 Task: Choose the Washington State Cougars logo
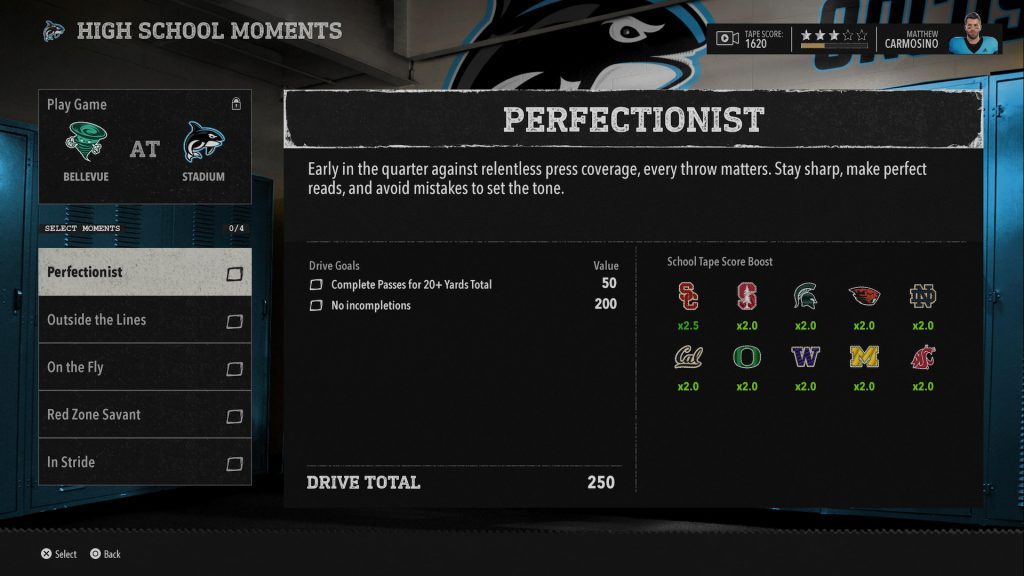pos(922,357)
